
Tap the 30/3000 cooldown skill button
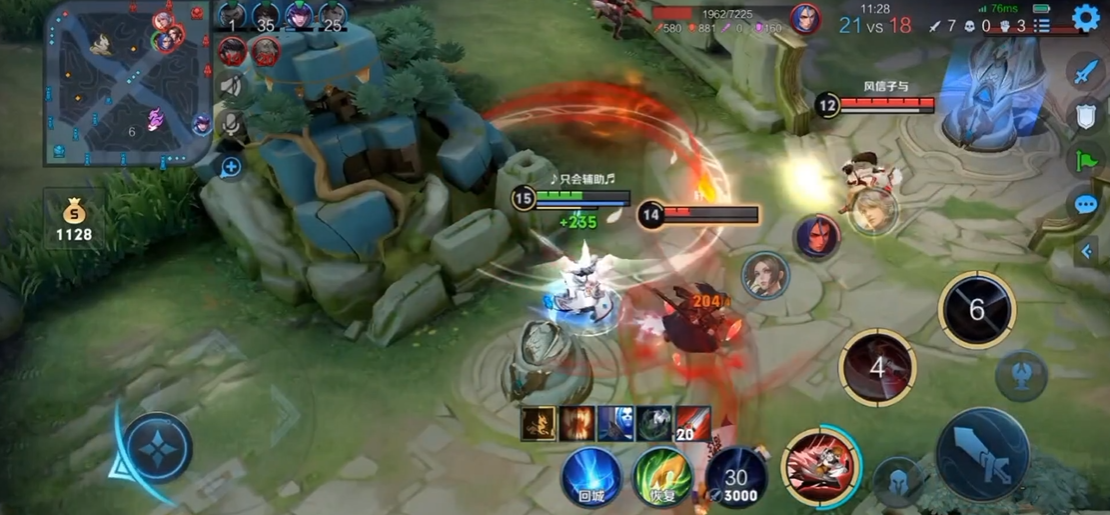(x=736, y=476)
